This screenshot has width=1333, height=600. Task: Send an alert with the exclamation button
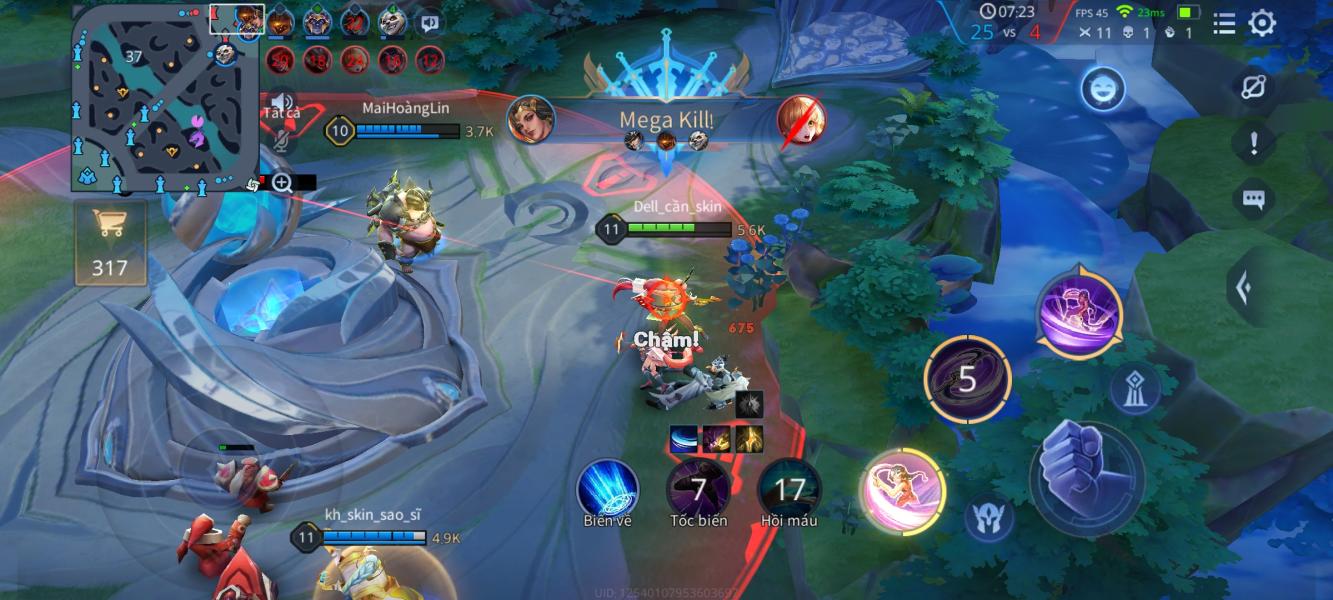click(x=1253, y=143)
